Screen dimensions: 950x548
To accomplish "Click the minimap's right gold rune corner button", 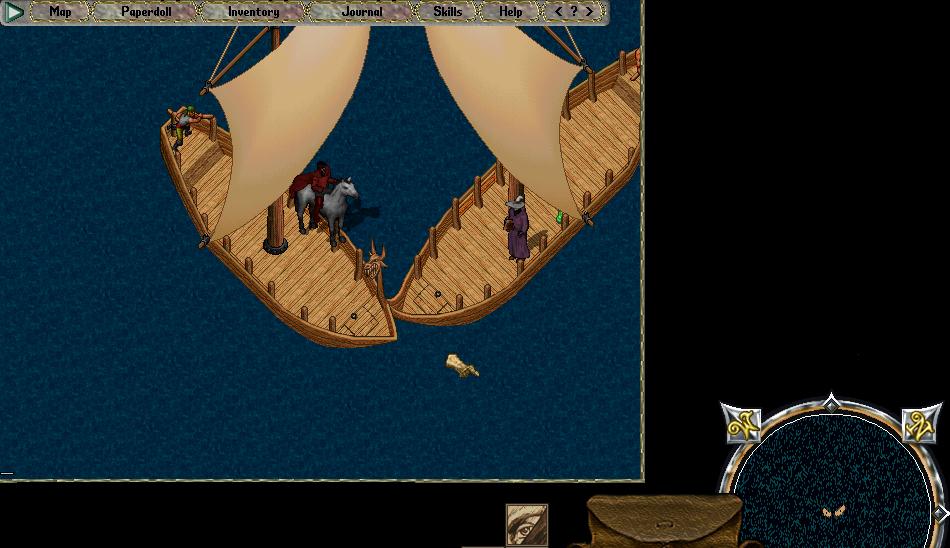I will pos(921,425).
